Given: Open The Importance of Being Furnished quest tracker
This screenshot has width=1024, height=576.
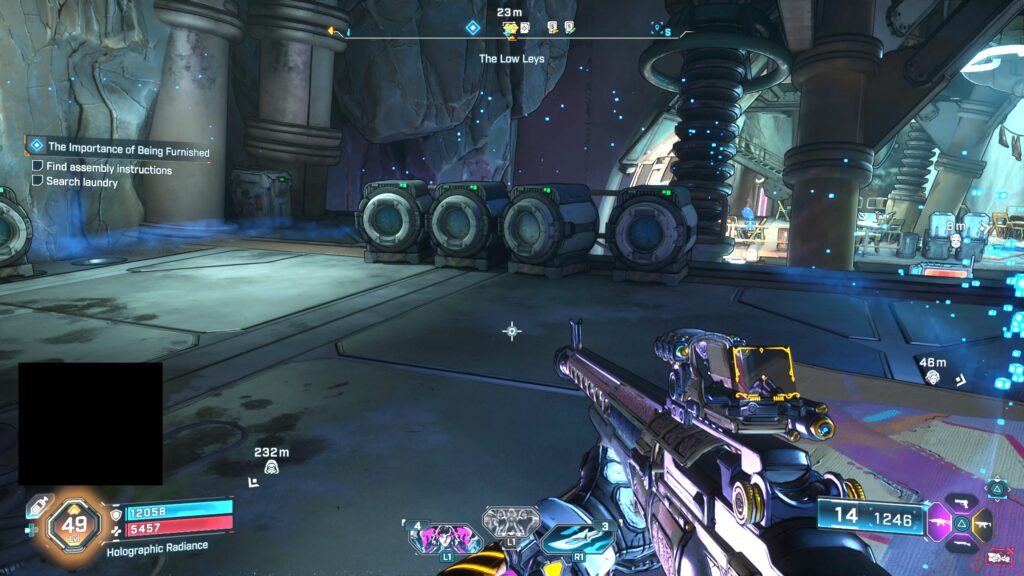Looking at the screenshot, I should (x=127, y=149).
